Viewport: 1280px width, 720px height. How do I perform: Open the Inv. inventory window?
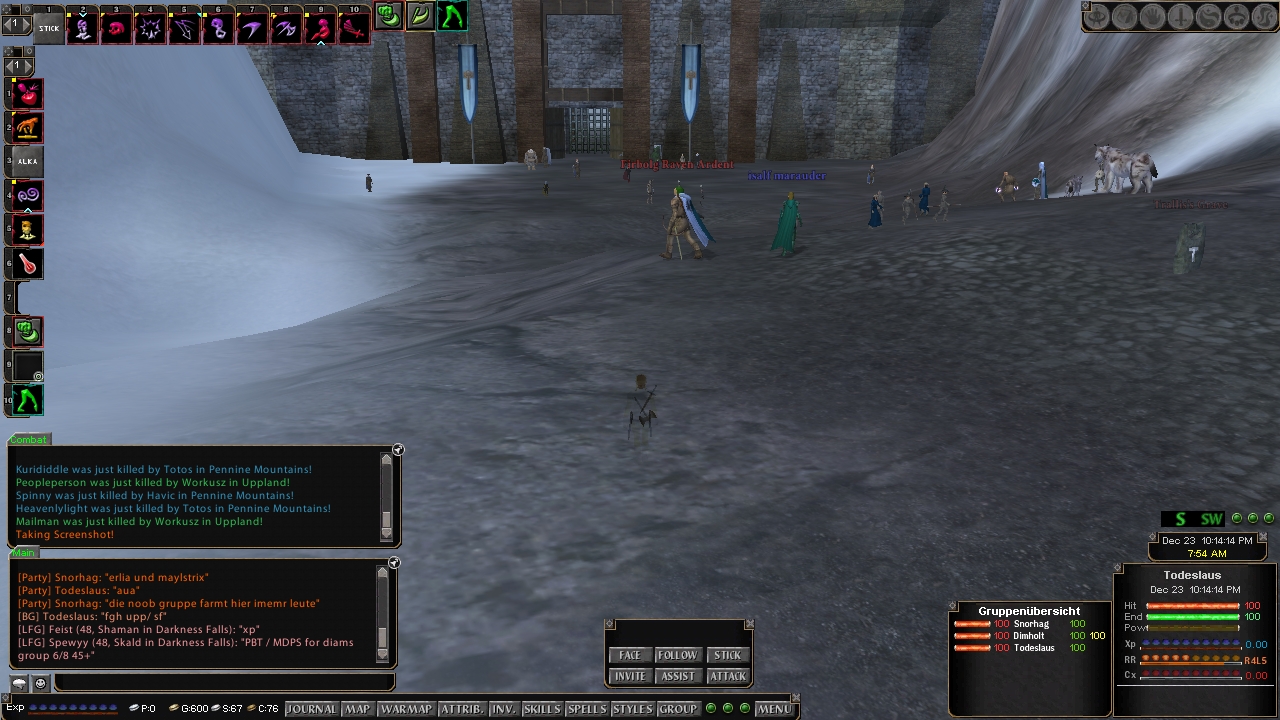[503, 709]
